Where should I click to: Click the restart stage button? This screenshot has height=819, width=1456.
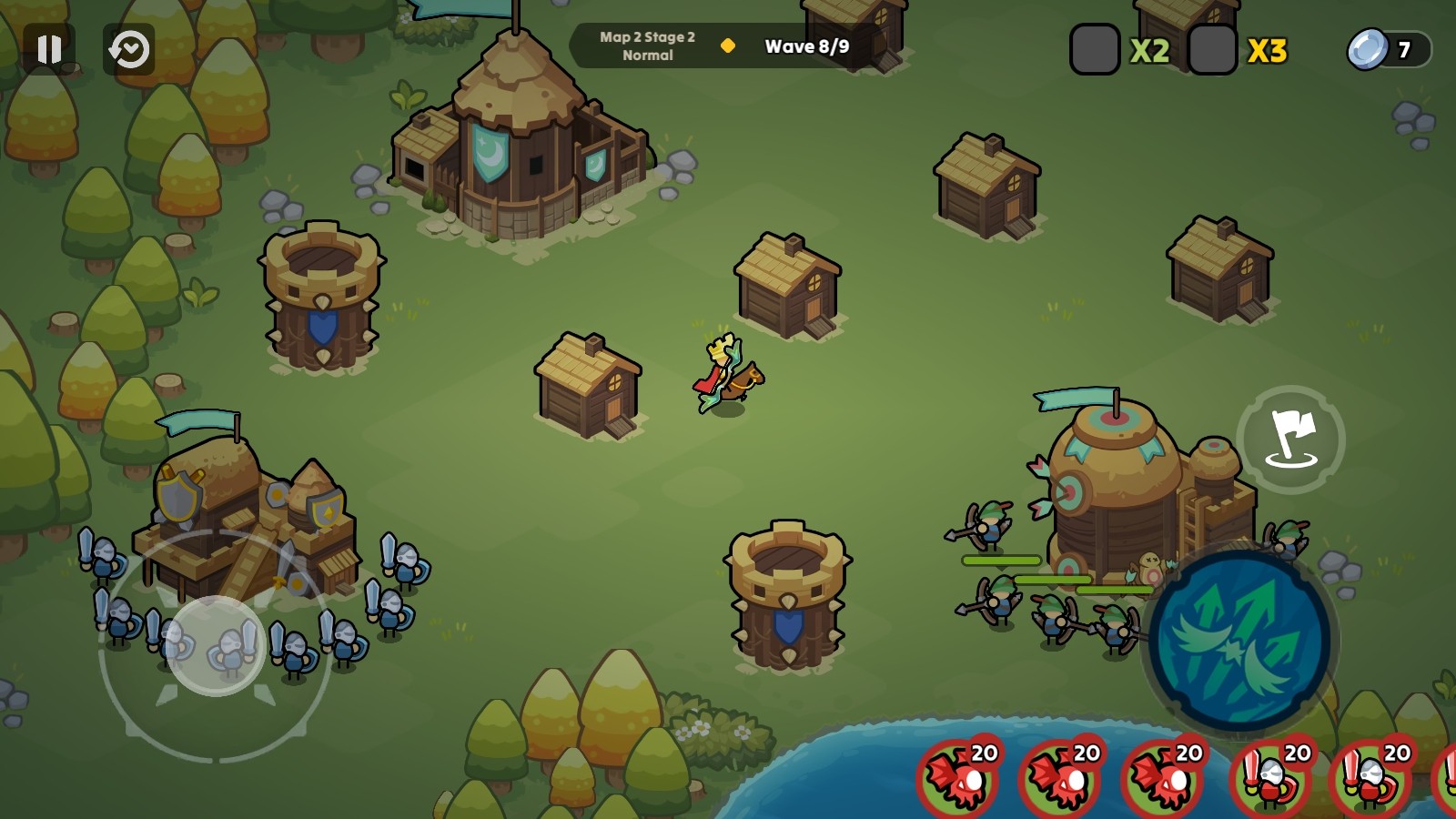coord(129,49)
